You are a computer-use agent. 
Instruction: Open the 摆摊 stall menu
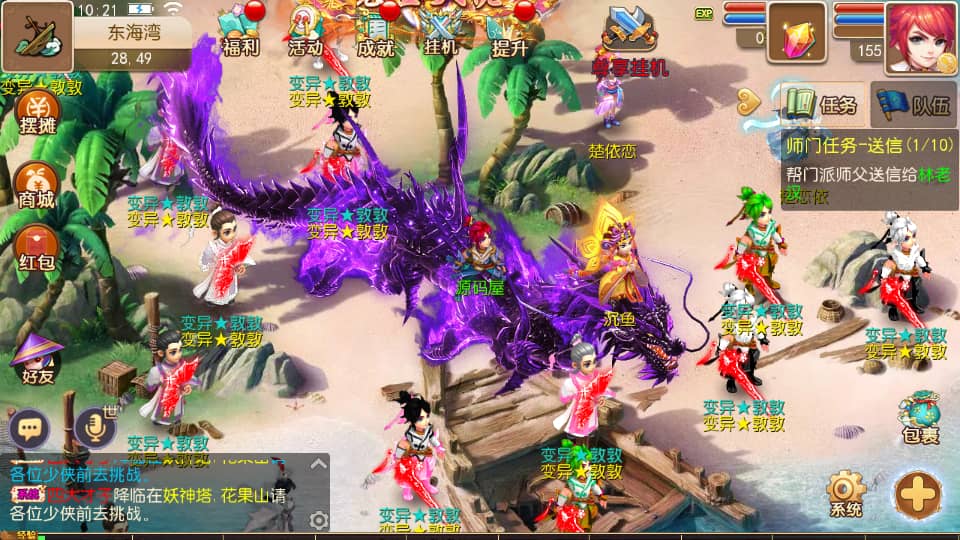coord(37,112)
